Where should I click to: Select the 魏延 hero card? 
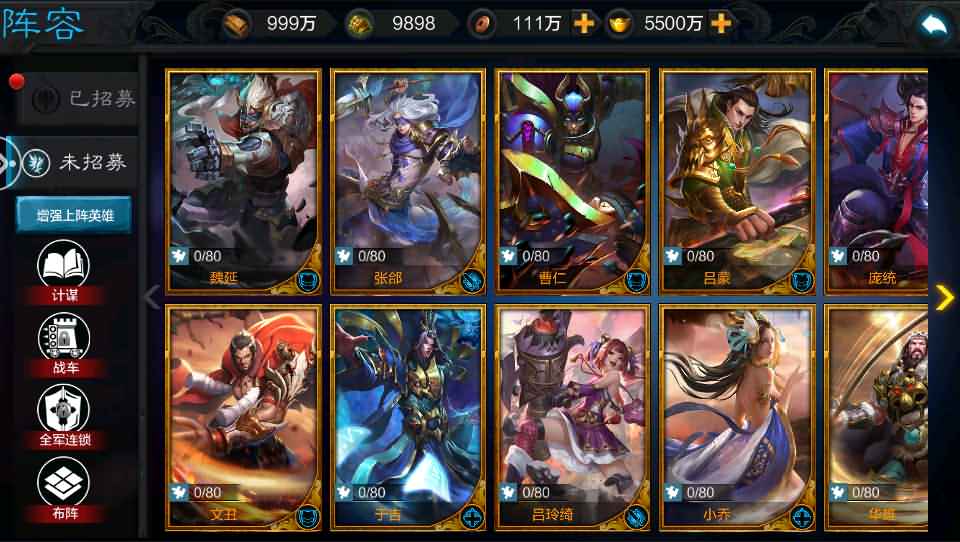[244, 181]
